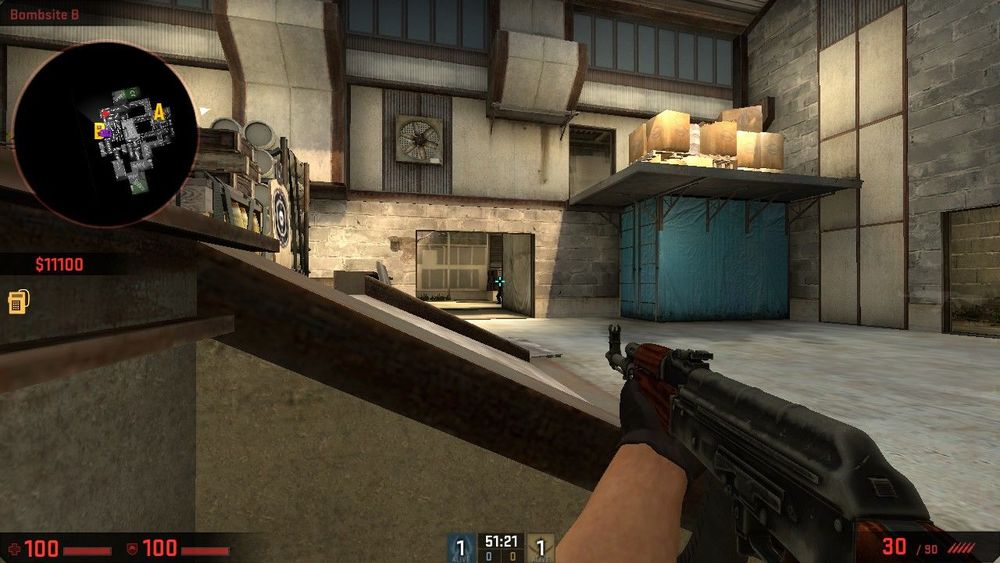This screenshot has height=563, width=1000.
Task: Click the circular radar minimap
Action: click(90, 134)
